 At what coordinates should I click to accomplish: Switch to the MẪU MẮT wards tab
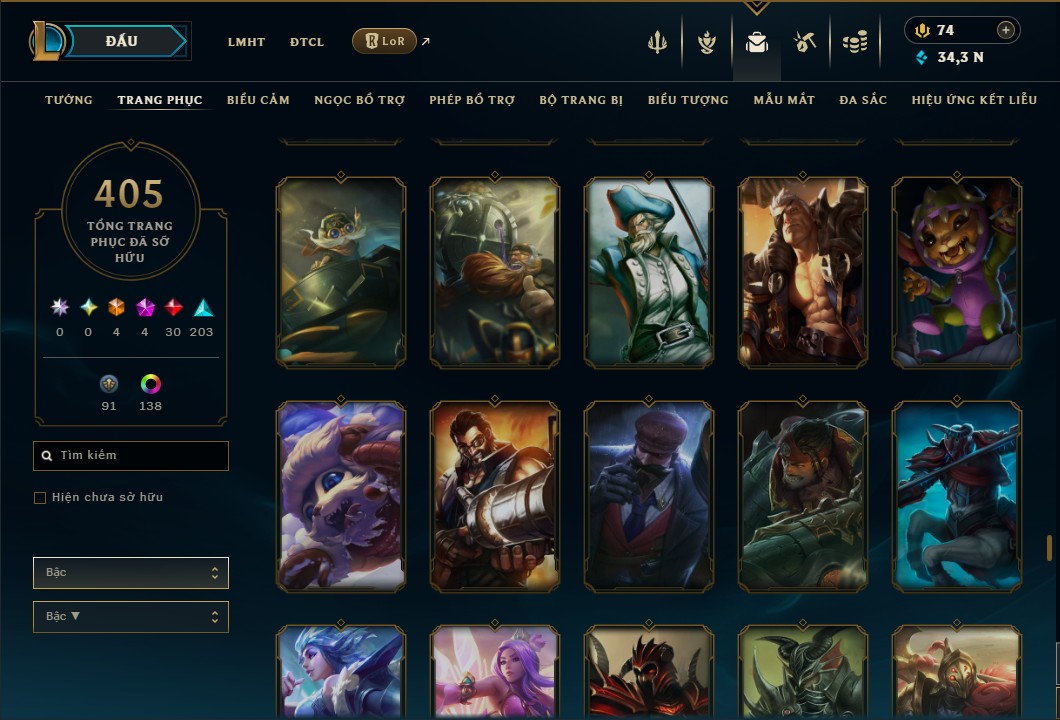pyautogui.click(x=784, y=100)
